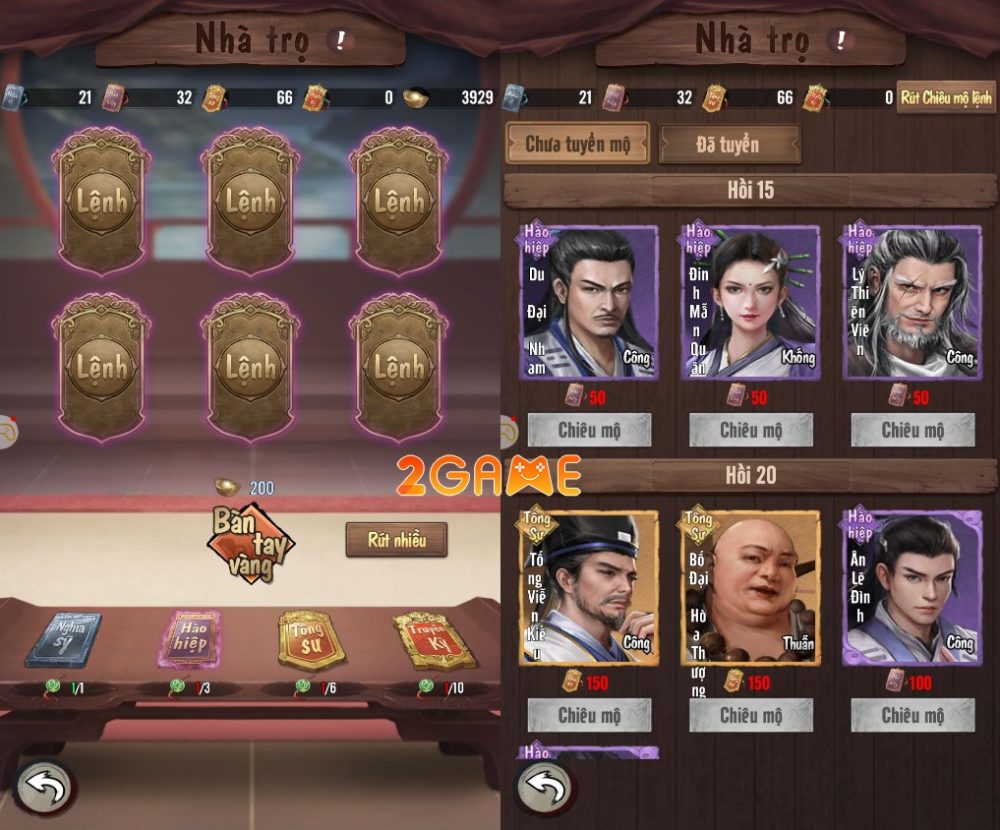This screenshot has height=830, width=1000.
Task: Recruit Bố Đại Hòa Thượng with Chiêu mộ
Action: click(751, 715)
